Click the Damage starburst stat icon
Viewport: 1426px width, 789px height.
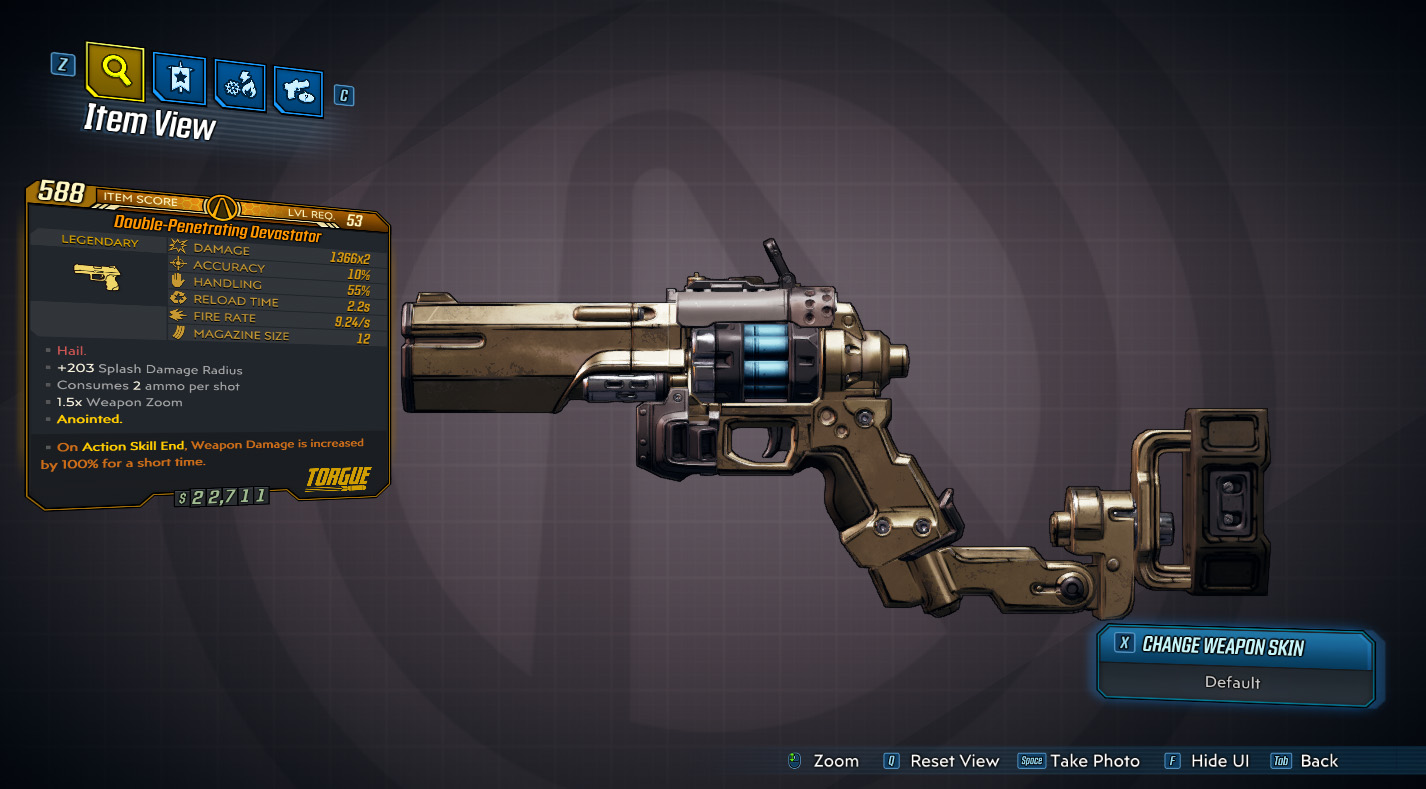coord(180,248)
